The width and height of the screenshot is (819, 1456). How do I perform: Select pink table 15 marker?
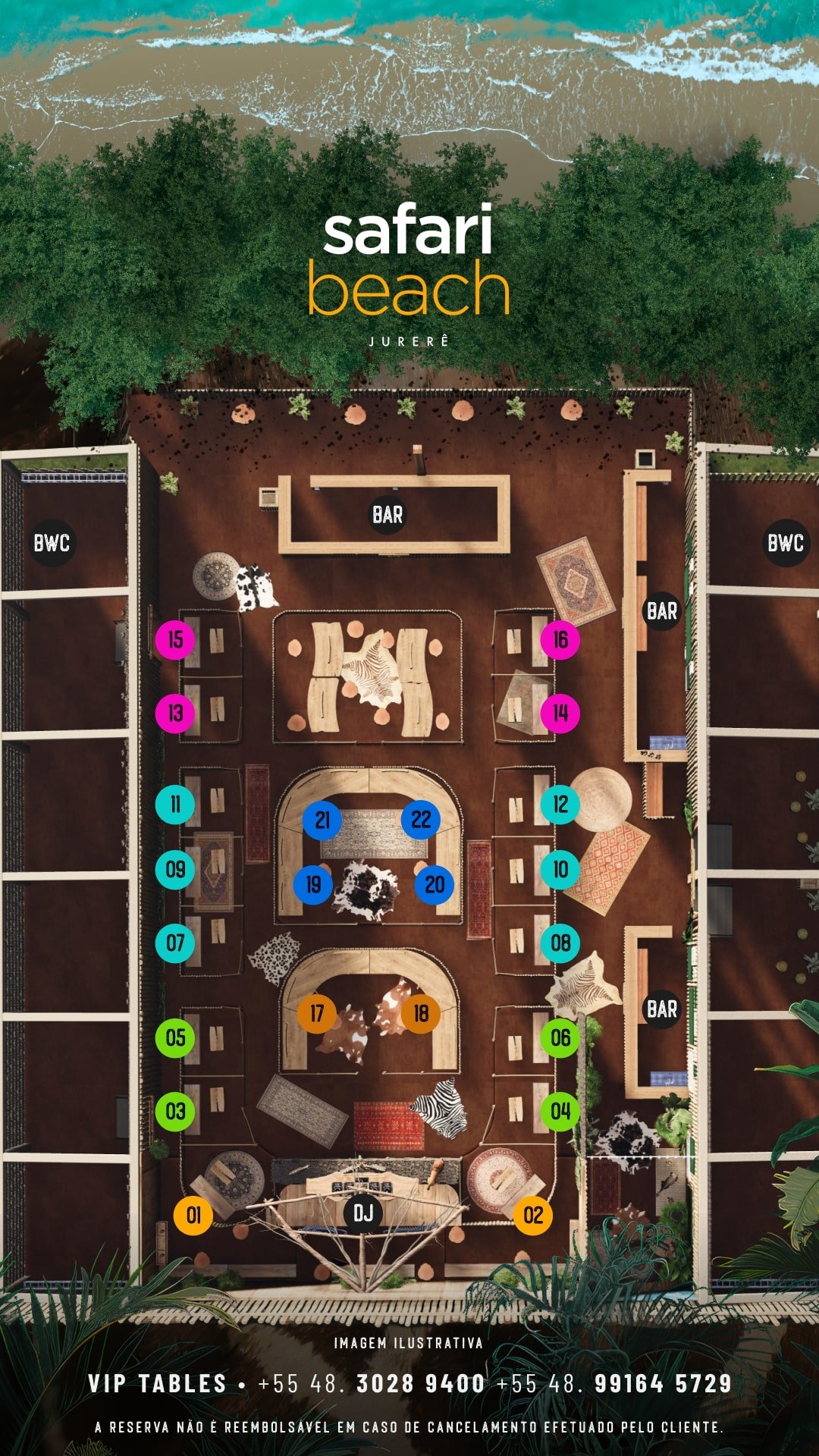(x=175, y=639)
